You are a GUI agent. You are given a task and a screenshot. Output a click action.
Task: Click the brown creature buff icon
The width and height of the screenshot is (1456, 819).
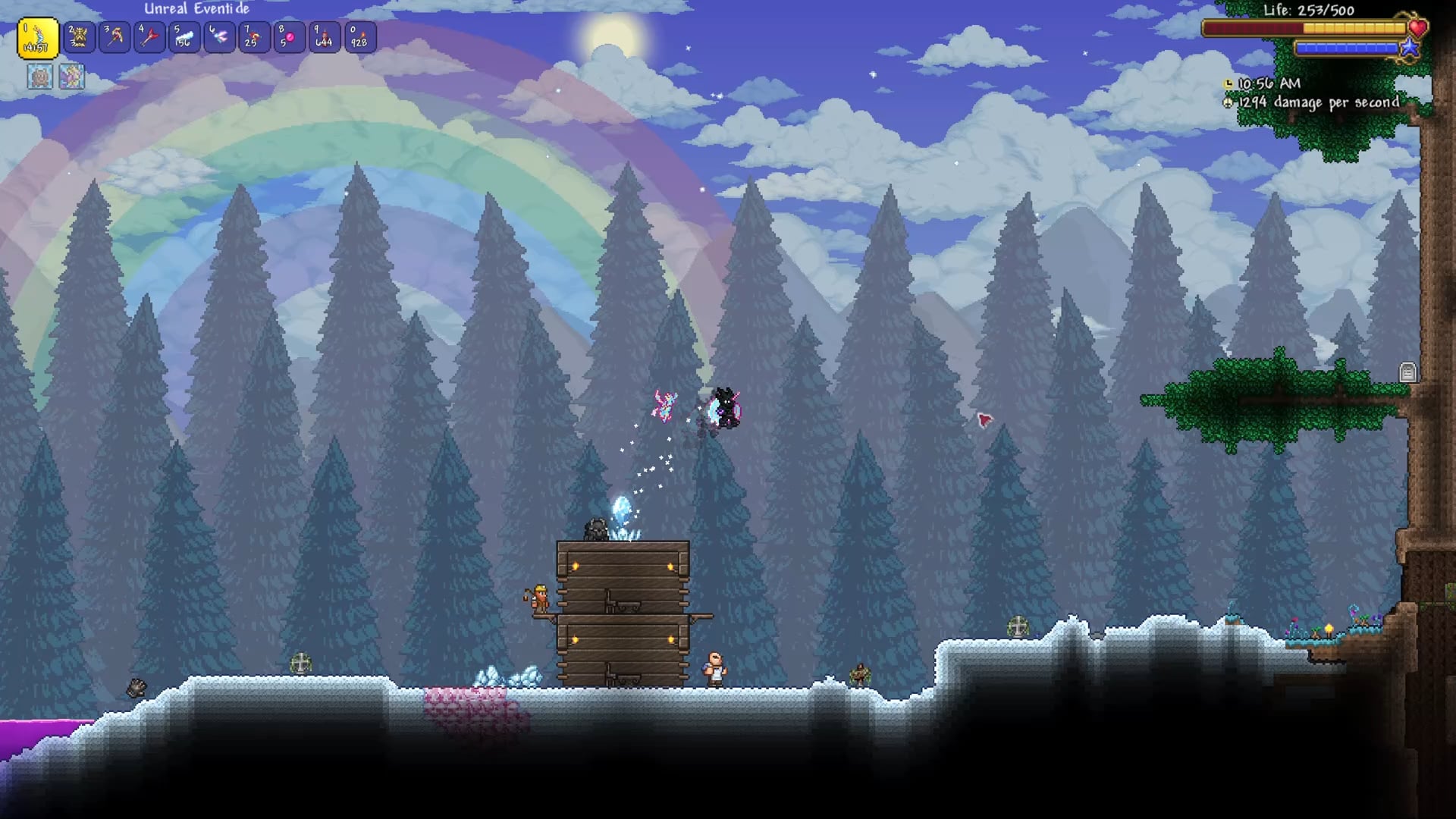pos(40,77)
